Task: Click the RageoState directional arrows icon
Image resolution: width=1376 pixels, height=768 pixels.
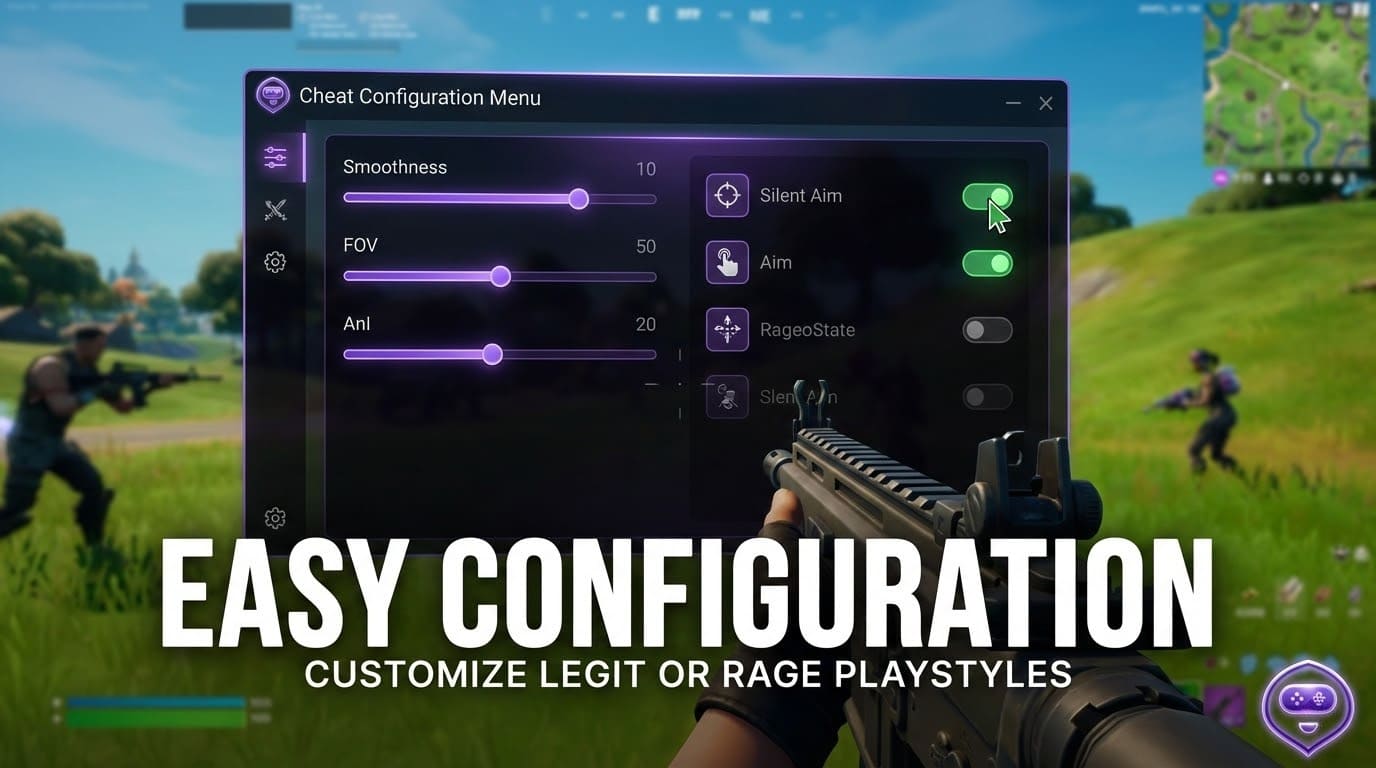Action: tap(726, 329)
